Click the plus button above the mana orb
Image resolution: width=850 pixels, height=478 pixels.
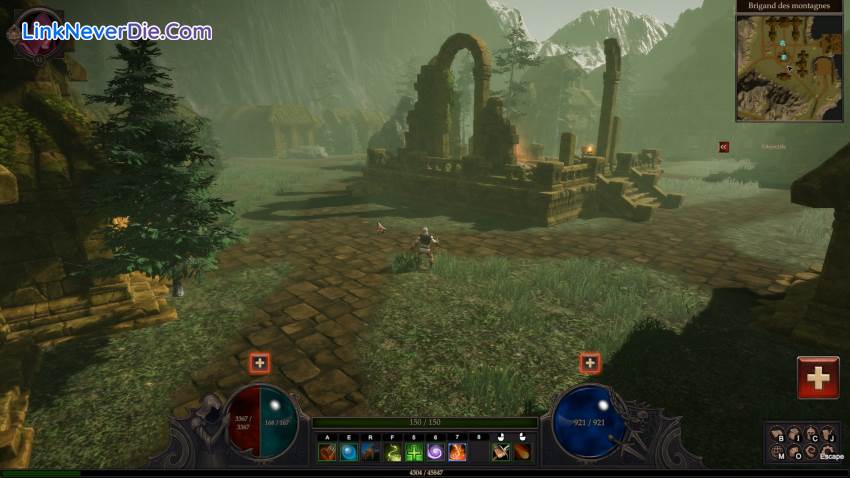click(590, 363)
